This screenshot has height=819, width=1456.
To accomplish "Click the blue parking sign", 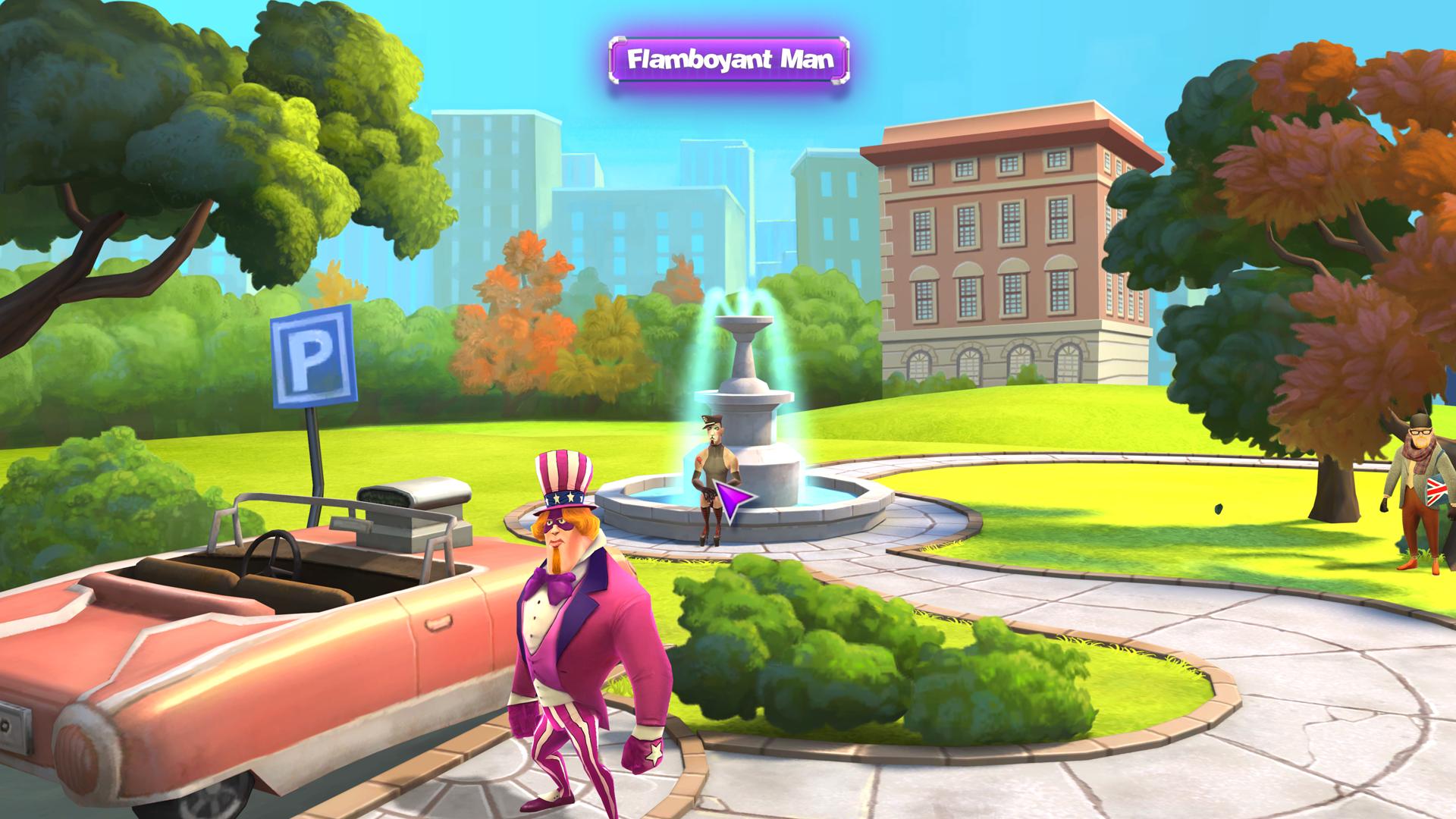I will click(311, 356).
